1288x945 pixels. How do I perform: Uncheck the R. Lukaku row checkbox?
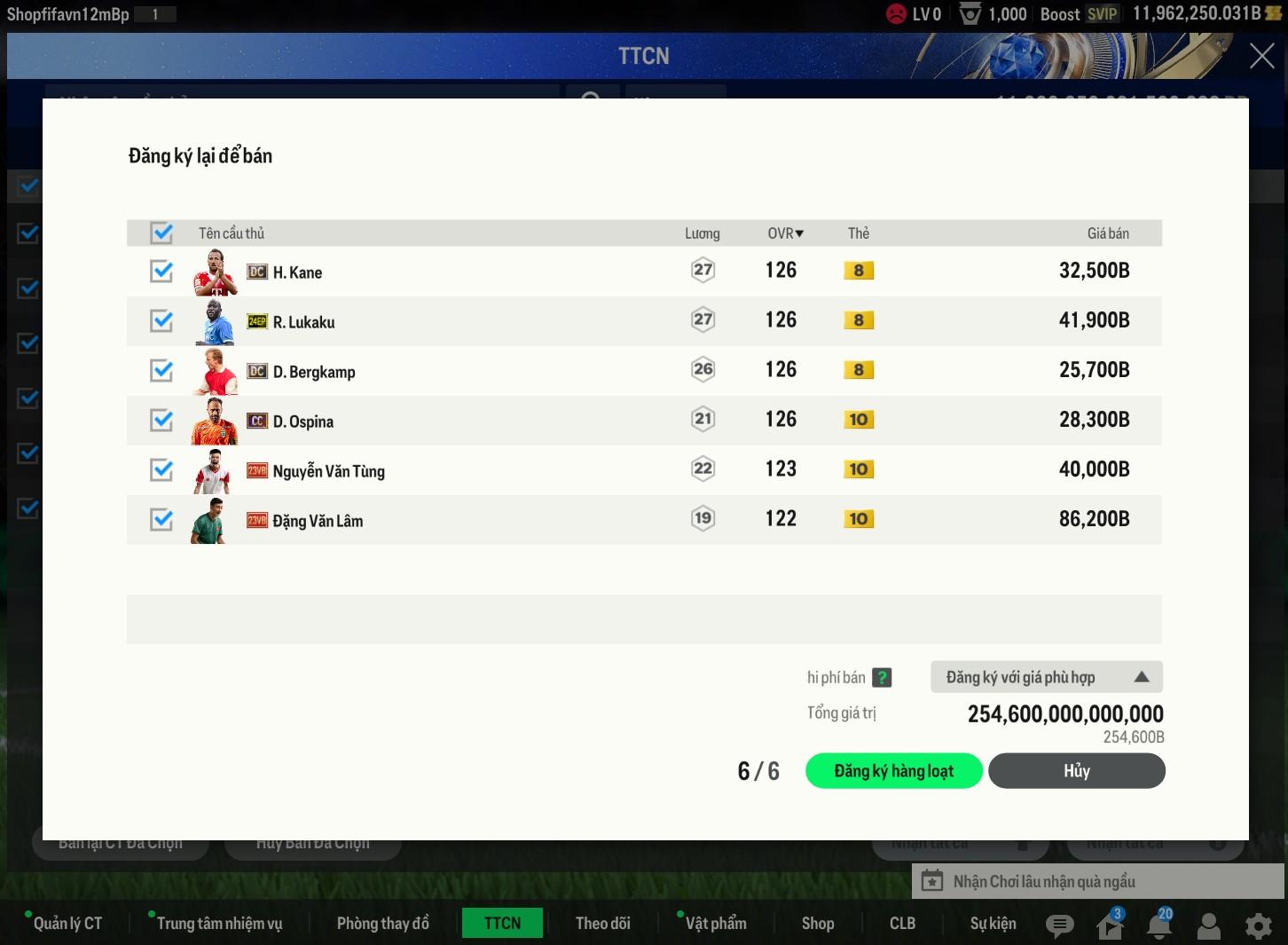point(161,321)
